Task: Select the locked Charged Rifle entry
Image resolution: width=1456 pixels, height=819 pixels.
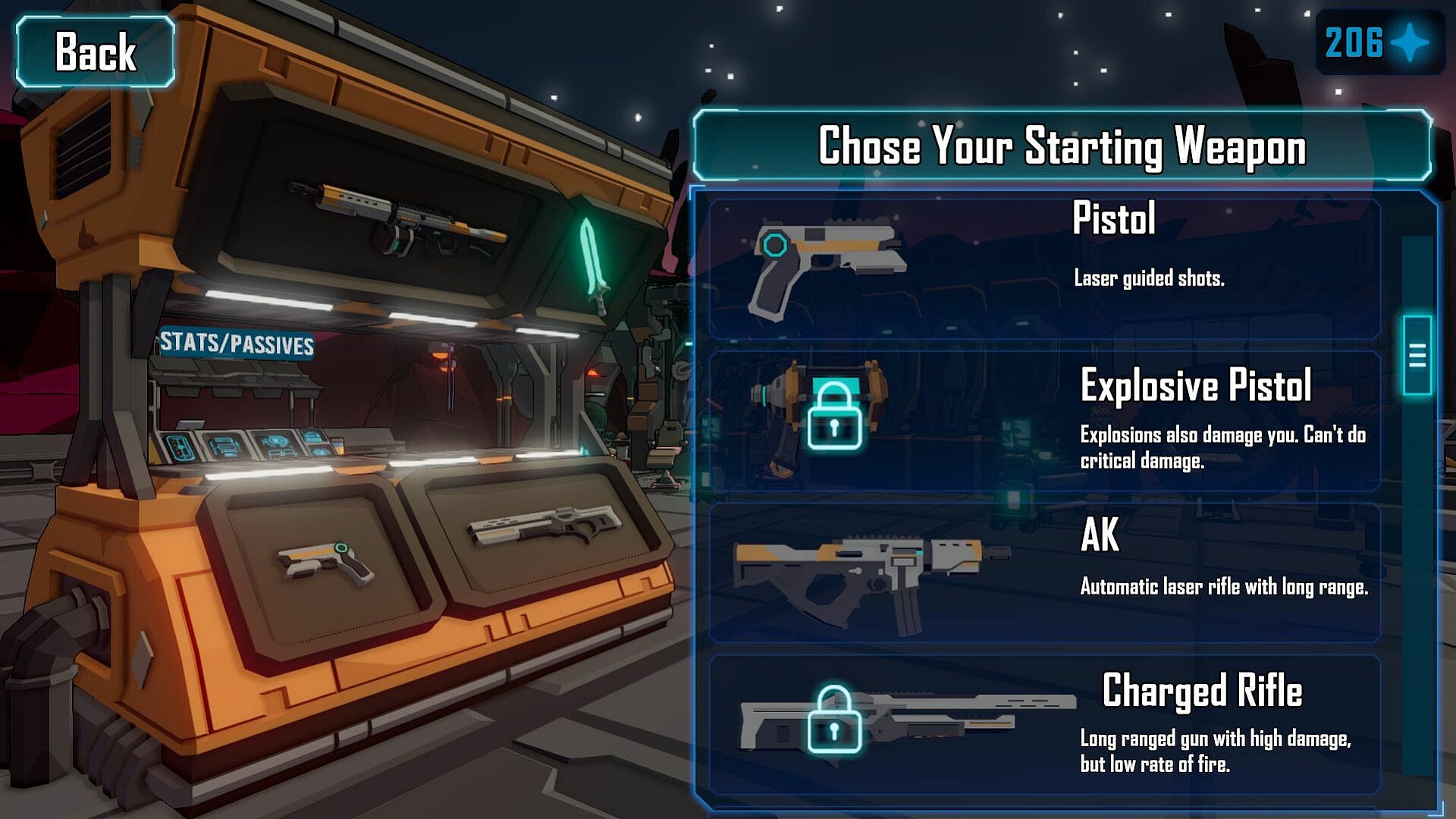Action: point(1043,725)
